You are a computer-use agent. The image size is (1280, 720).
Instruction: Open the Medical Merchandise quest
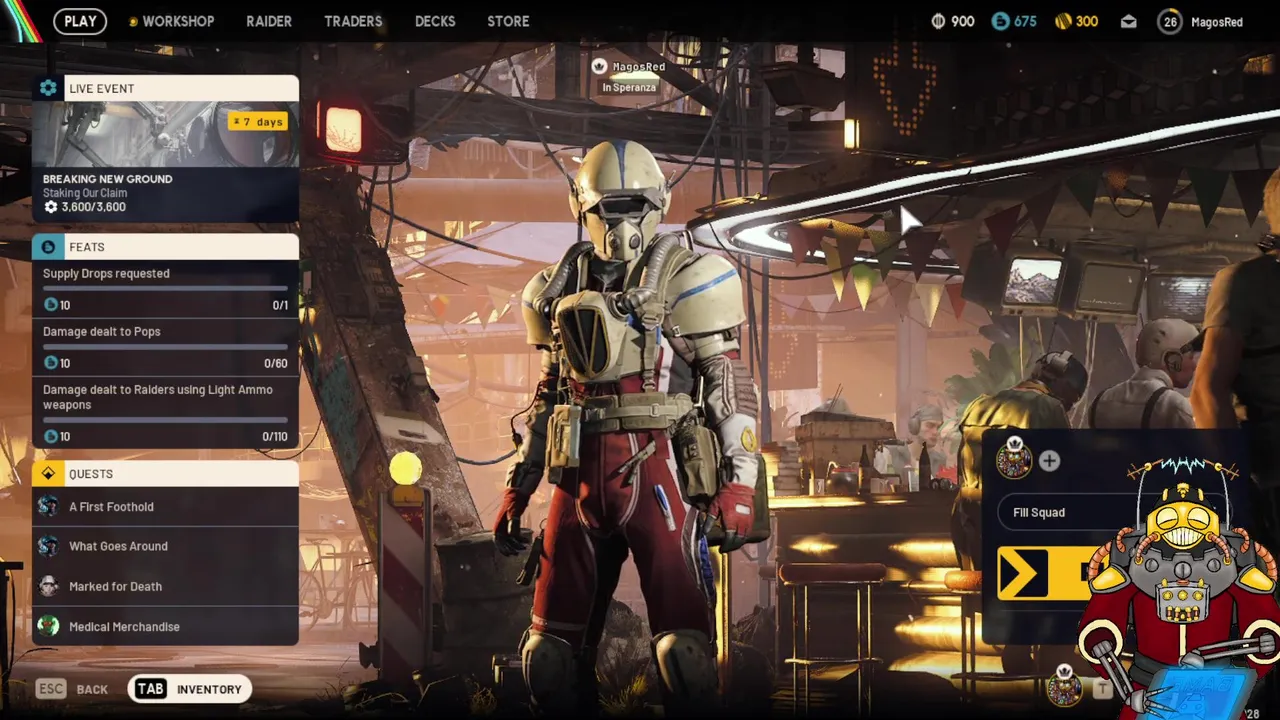click(165, 627)
